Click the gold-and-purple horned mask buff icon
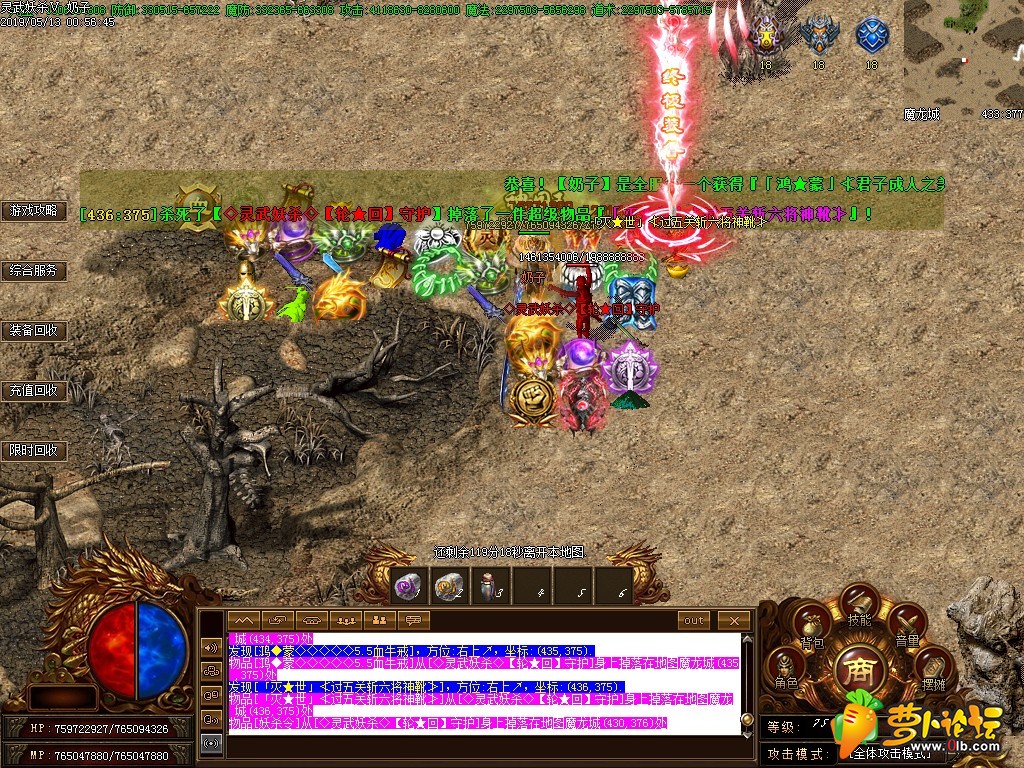Image resolution: width=1024 pixels, height=768 pixels. pyautogui.click(x=766, y=37)
